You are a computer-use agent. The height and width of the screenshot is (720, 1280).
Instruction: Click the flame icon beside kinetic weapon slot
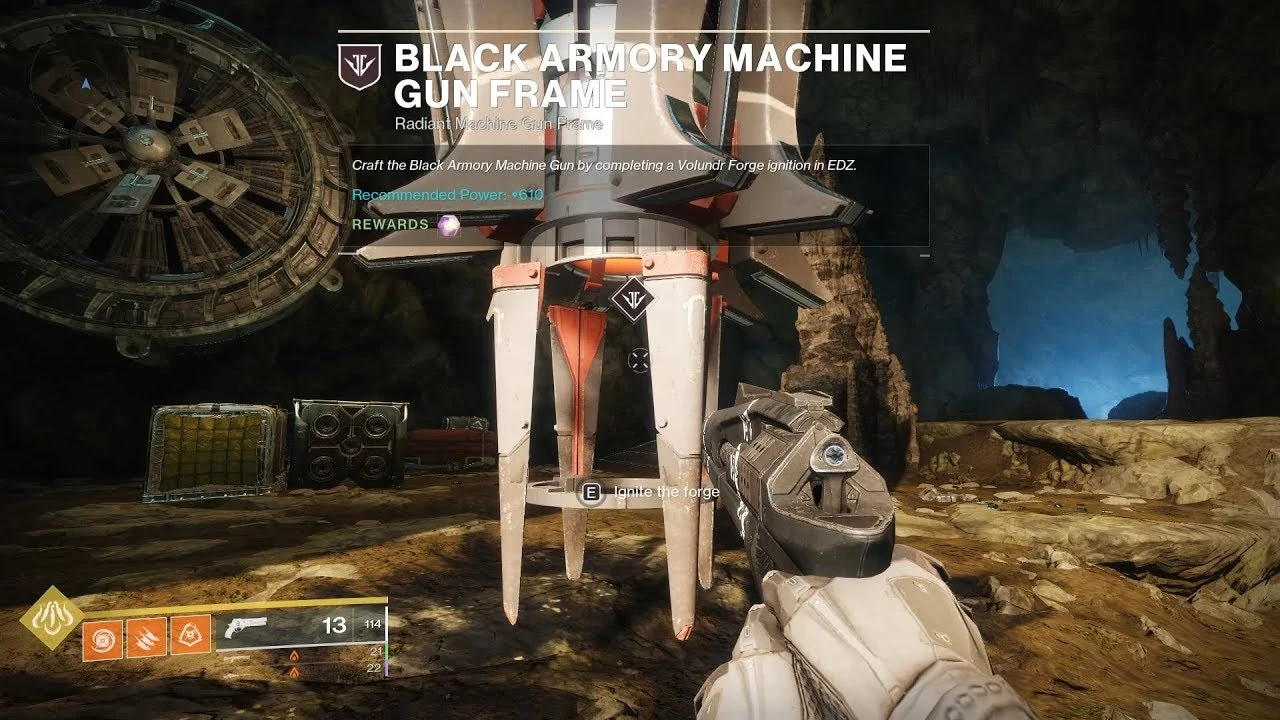295,653
